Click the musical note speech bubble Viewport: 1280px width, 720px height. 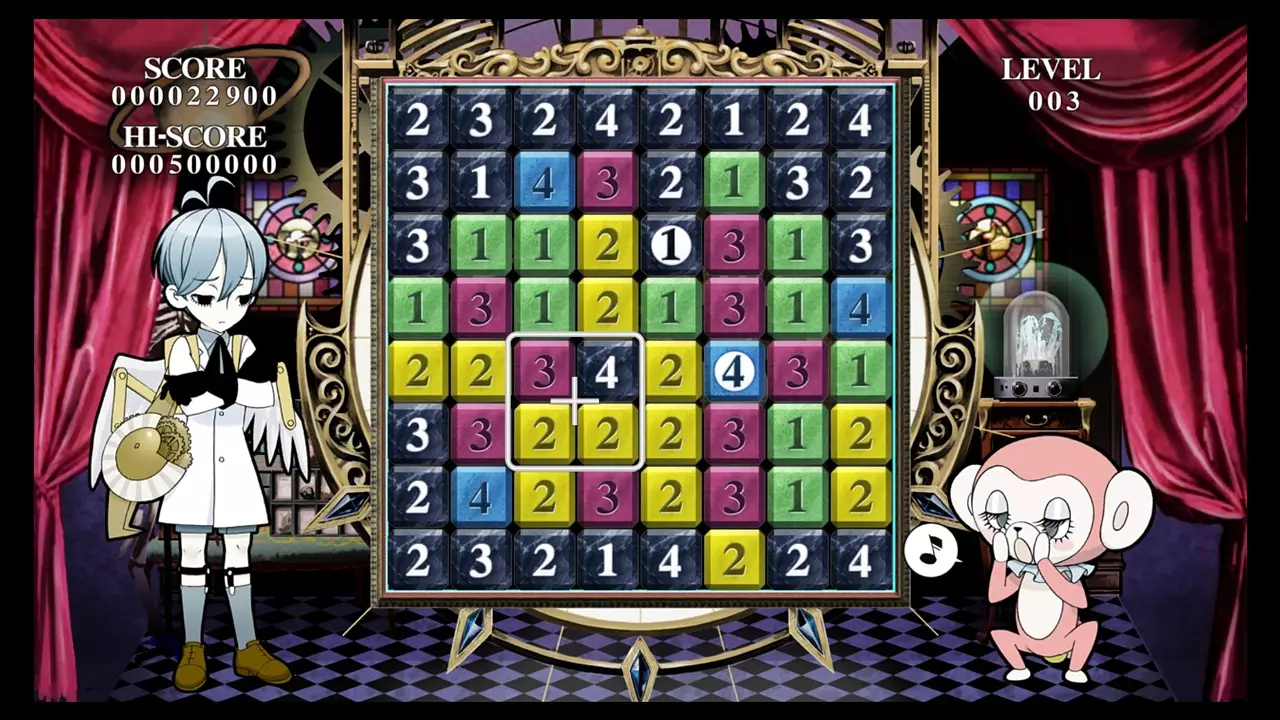click(931, 550)
